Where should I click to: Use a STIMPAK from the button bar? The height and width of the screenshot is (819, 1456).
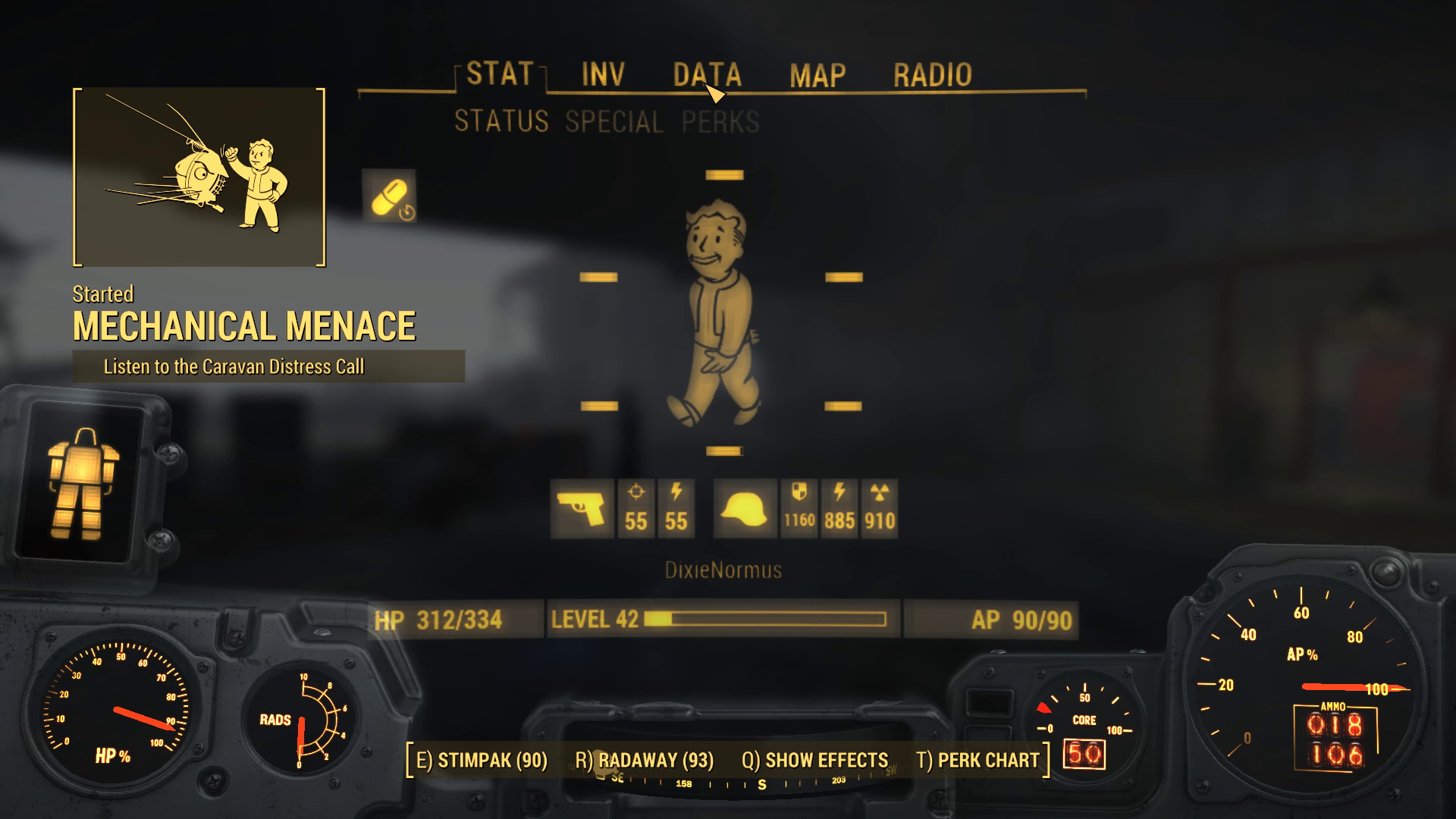[482, 760]
